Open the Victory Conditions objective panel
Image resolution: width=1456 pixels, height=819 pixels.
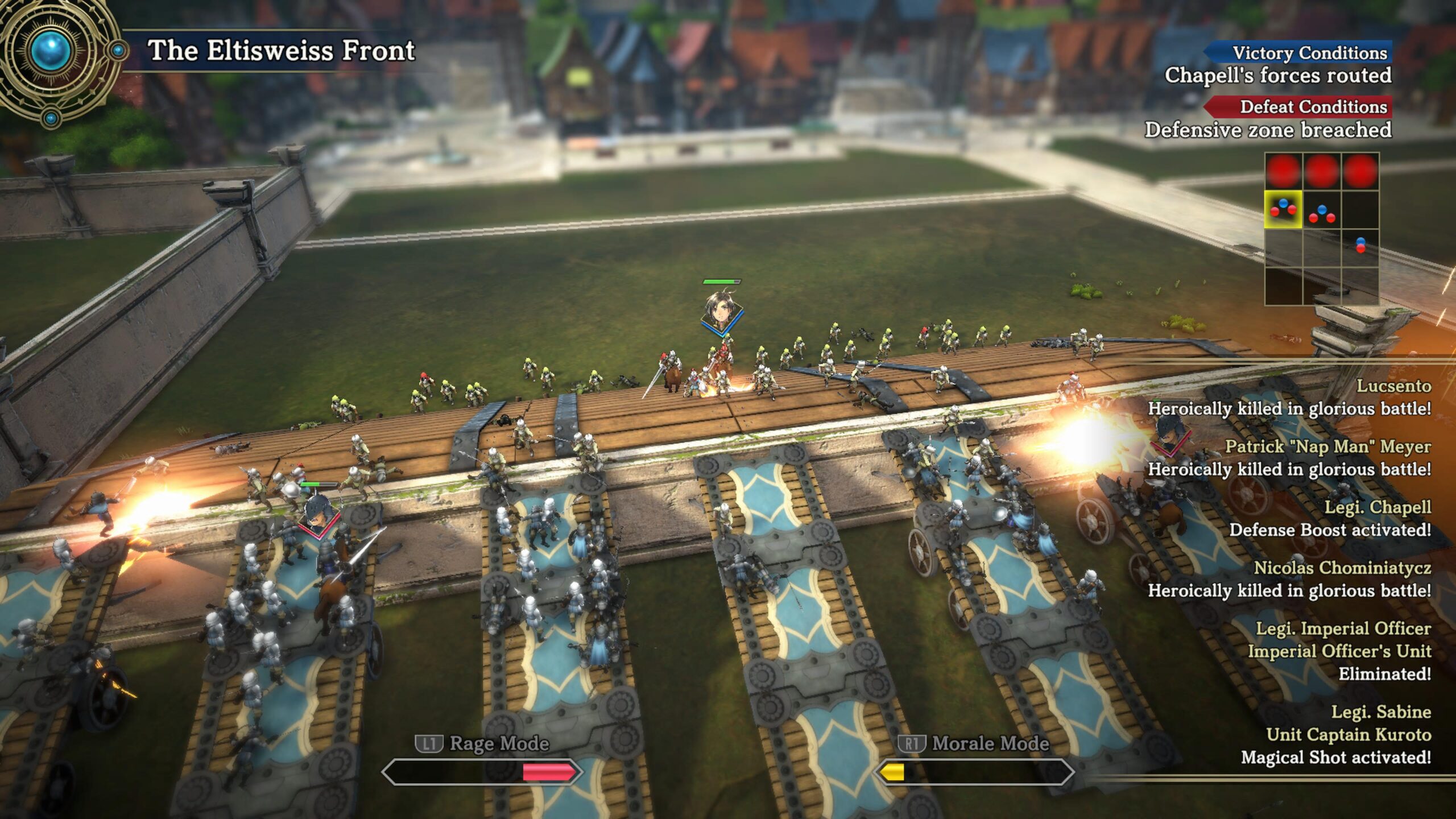pyautogui.click(x=1298, y=53)
